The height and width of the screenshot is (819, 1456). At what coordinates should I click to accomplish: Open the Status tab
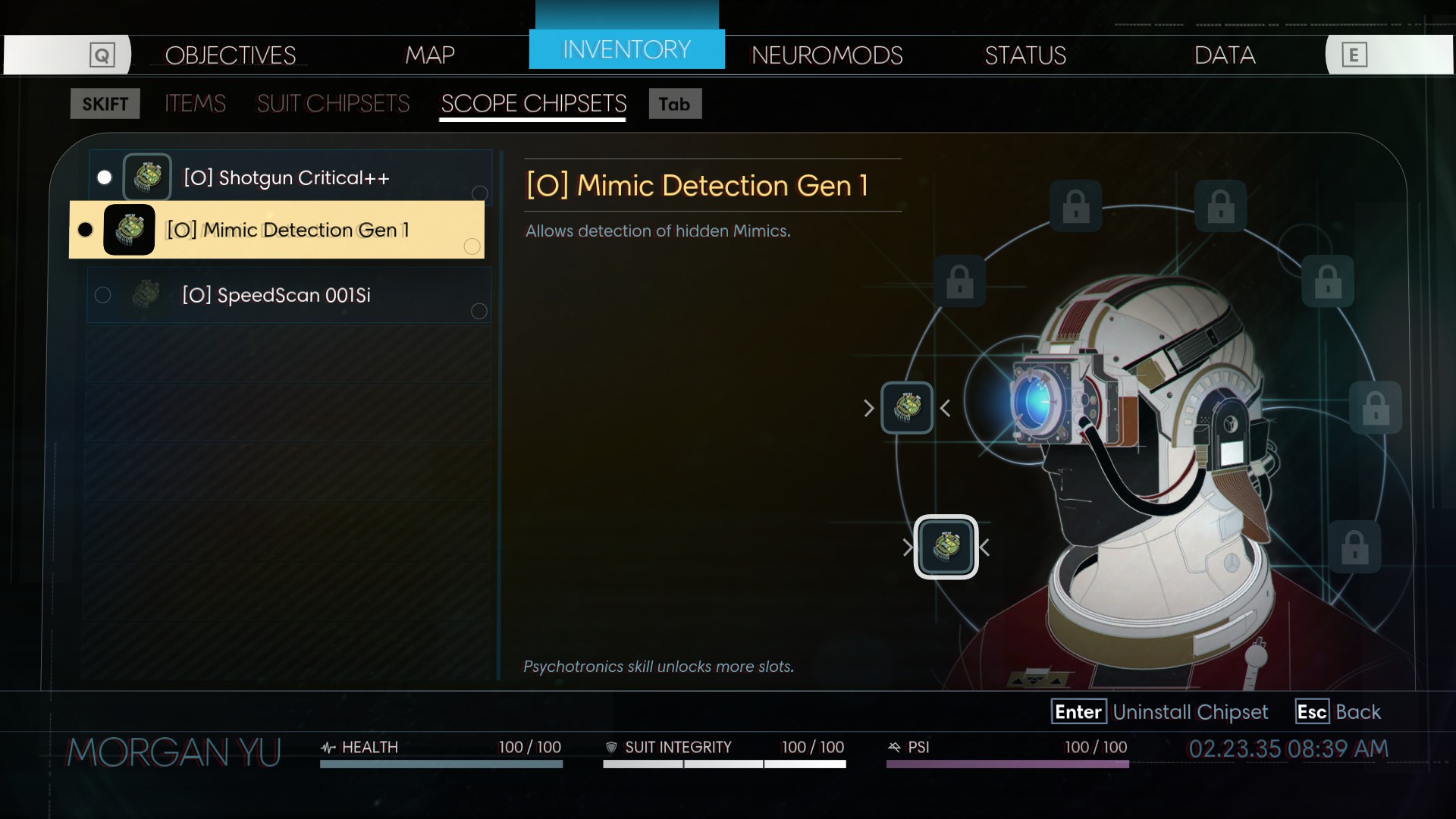(1025, 55)
